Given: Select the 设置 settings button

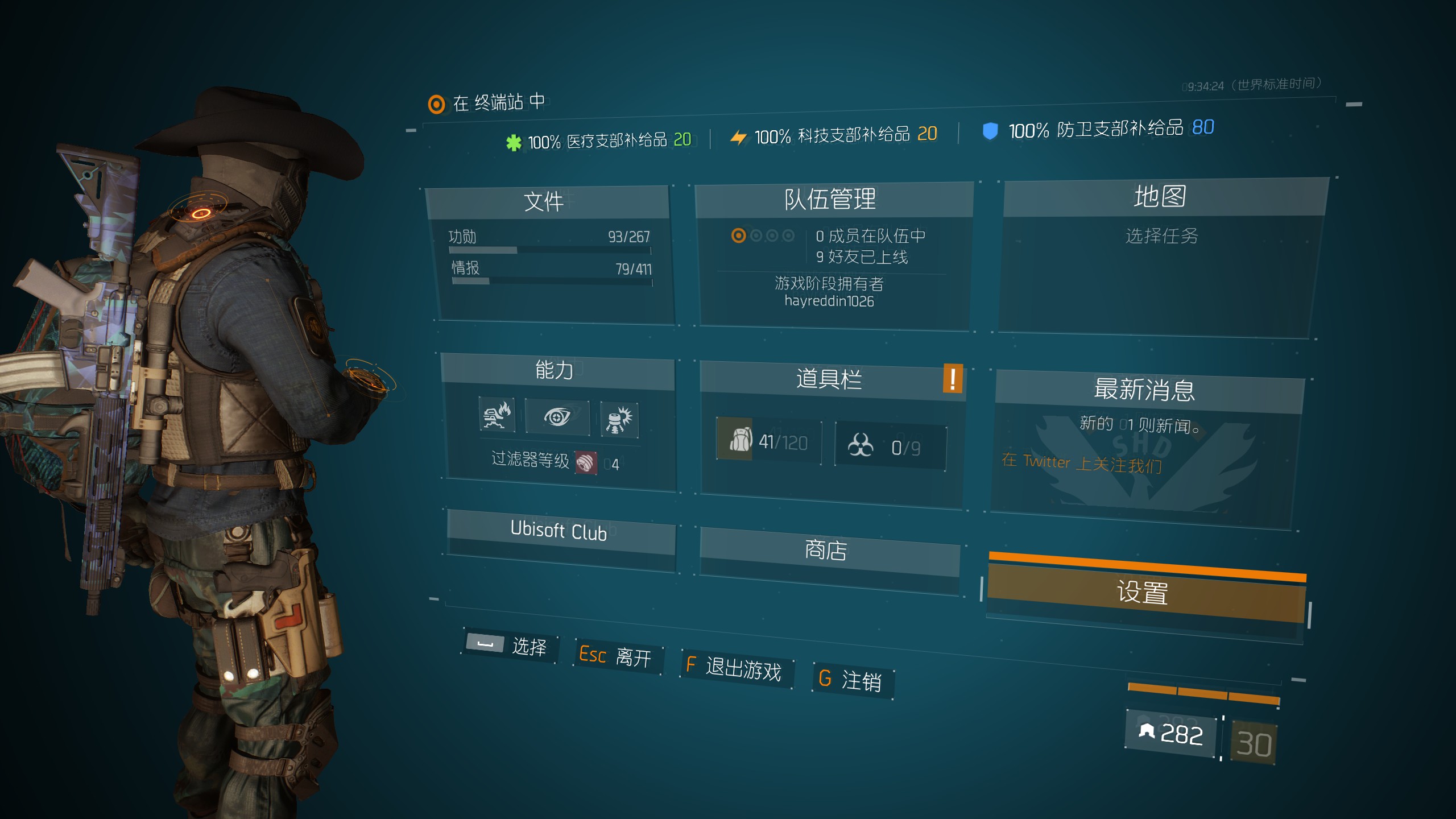Looking at the screenshot, I should click(x=1143, y=593).
